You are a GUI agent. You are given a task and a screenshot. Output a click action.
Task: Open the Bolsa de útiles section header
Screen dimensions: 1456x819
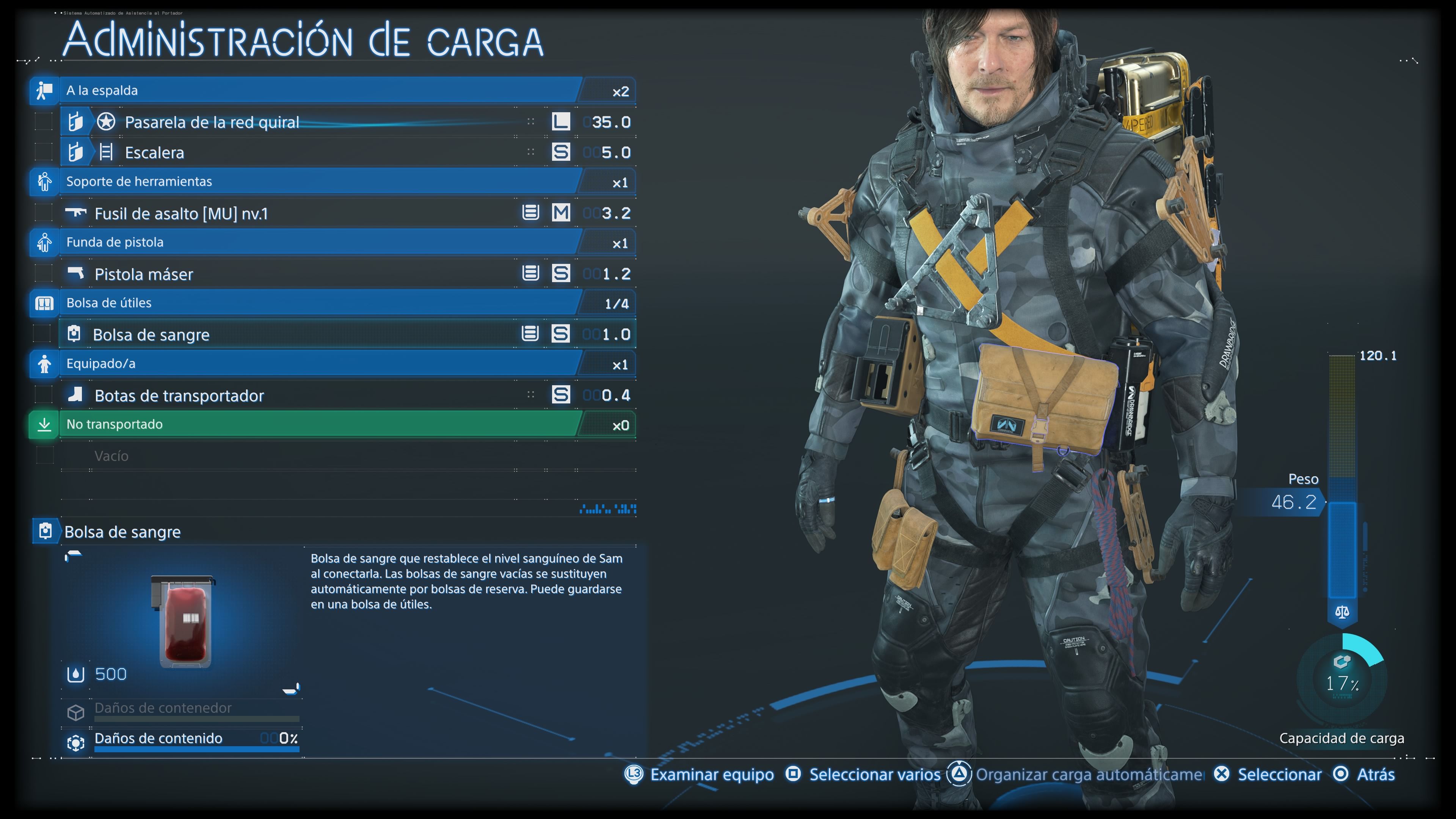317,303
